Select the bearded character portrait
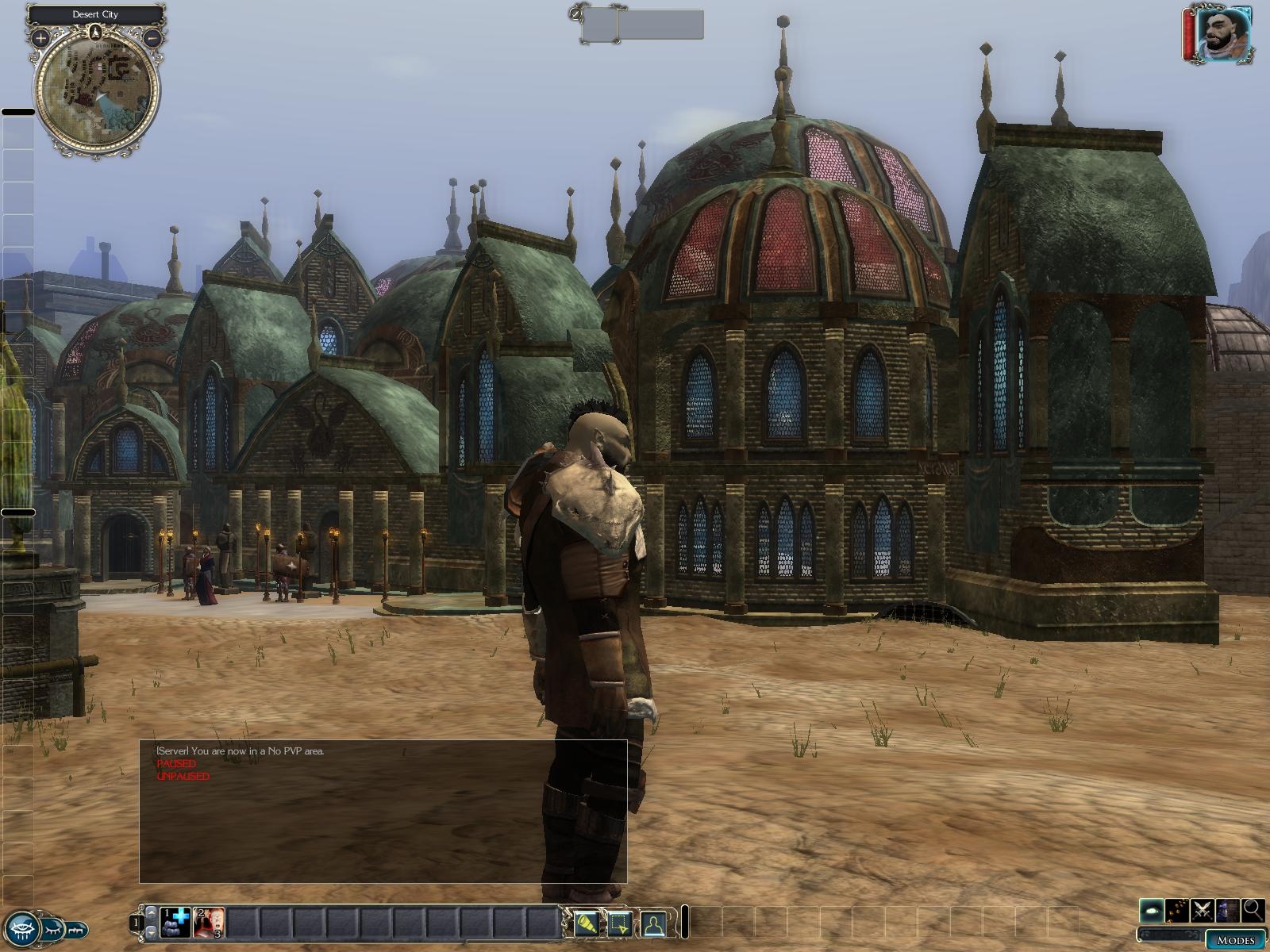Image resolution: width=1270 pixels, height=952 pixels. coord(1222,35)
